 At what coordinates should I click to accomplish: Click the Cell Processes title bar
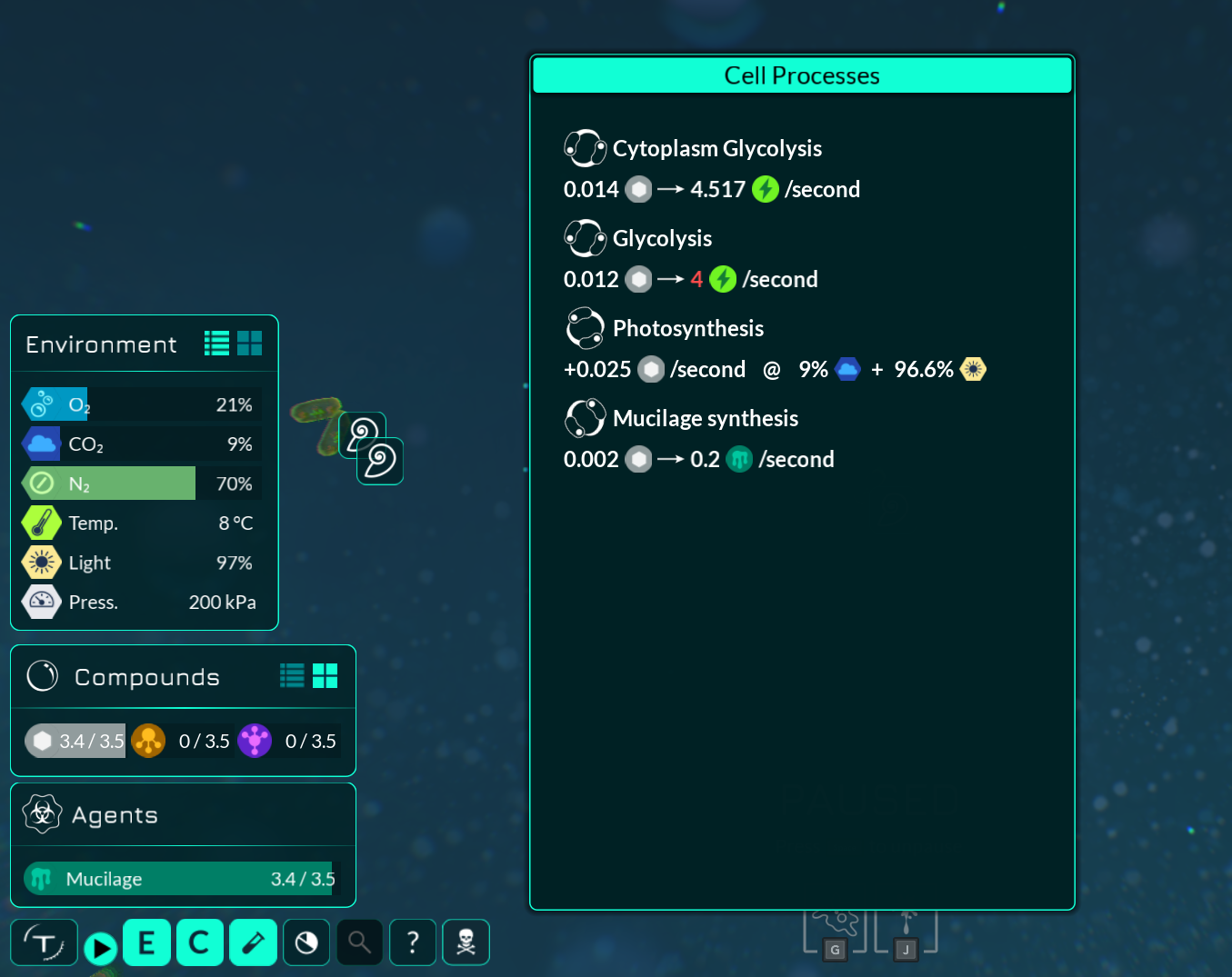pos(801,75)
